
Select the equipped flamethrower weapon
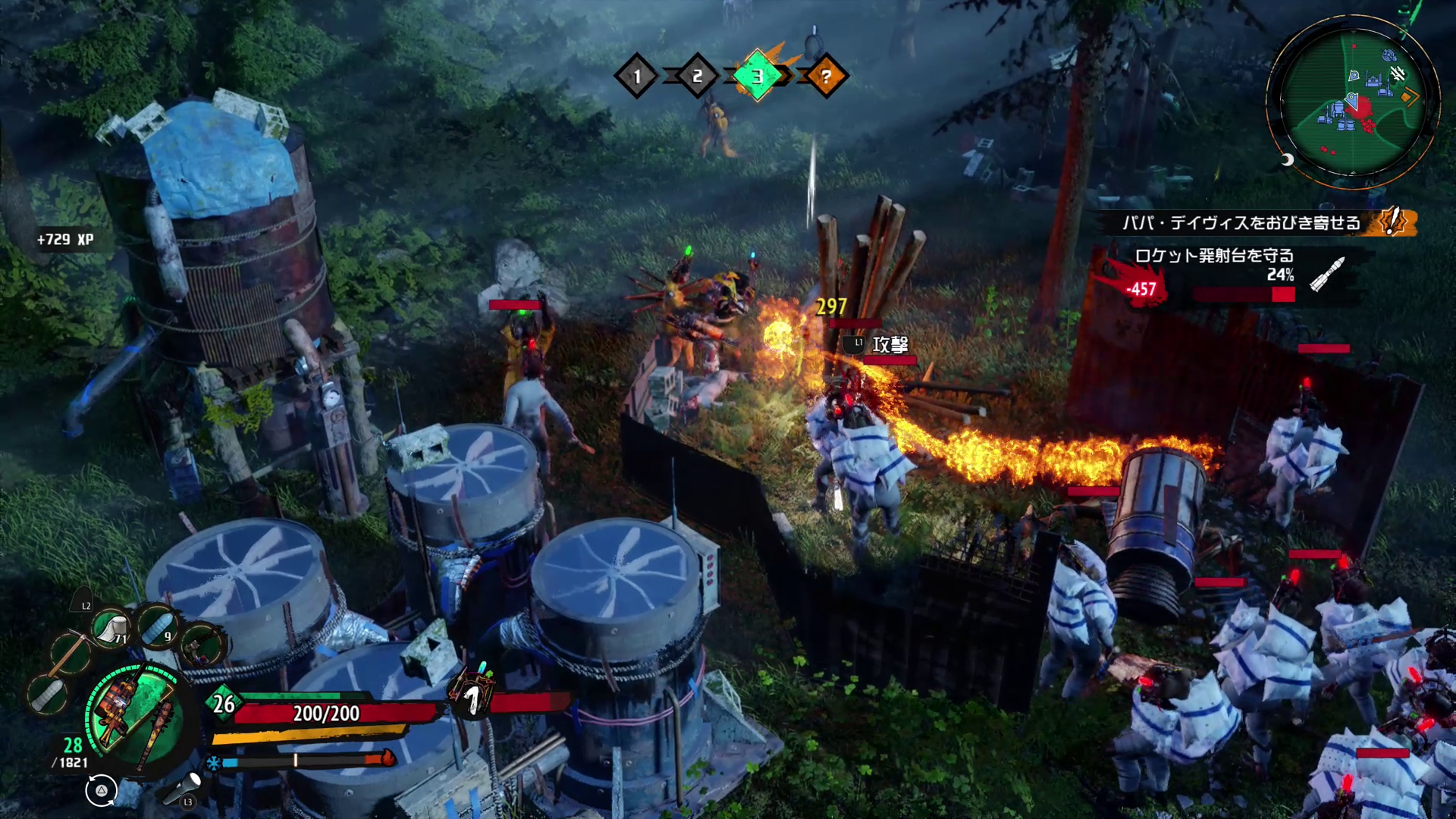[x=116, y=706]
